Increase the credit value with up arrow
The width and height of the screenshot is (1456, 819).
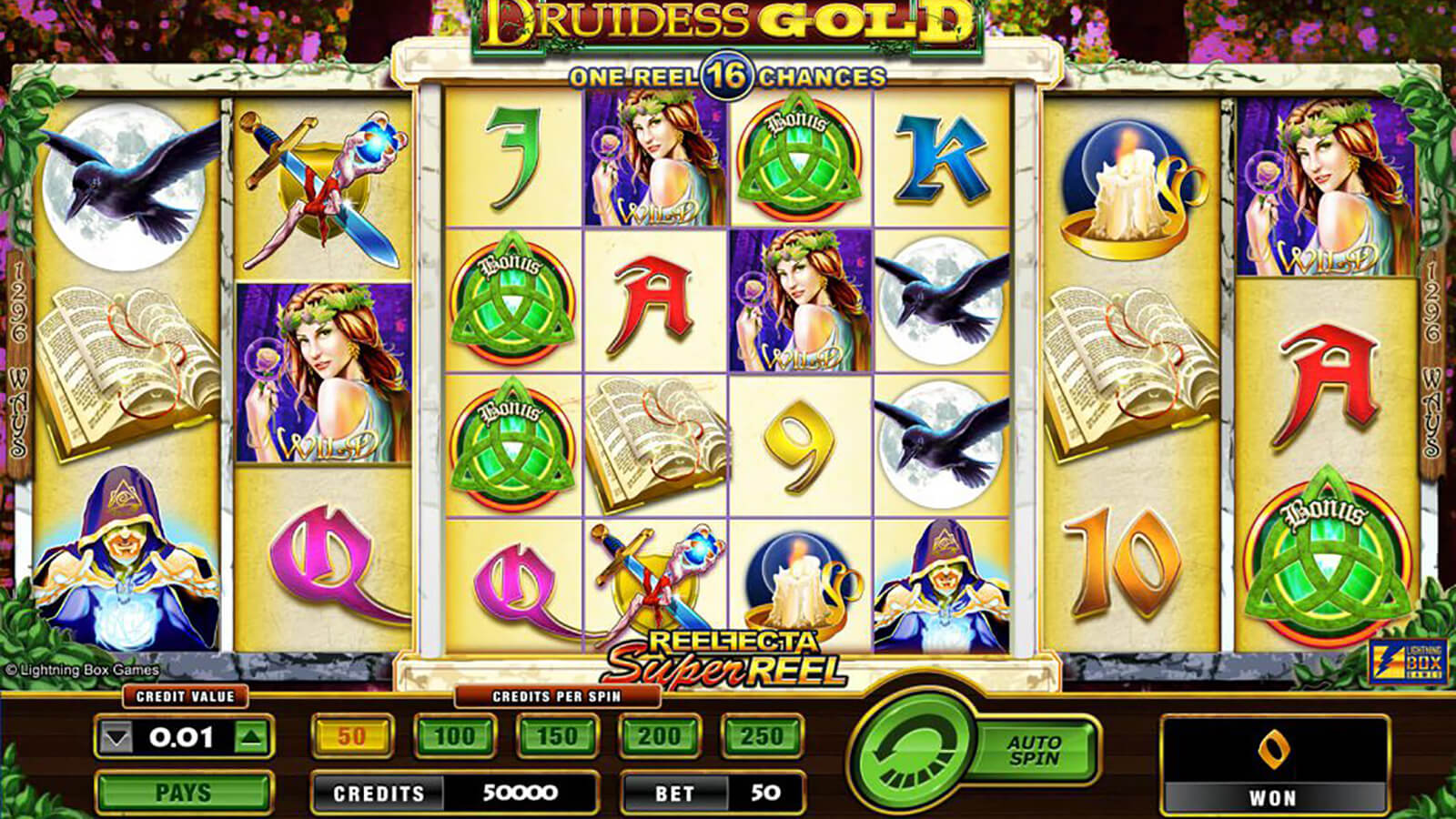252,737
